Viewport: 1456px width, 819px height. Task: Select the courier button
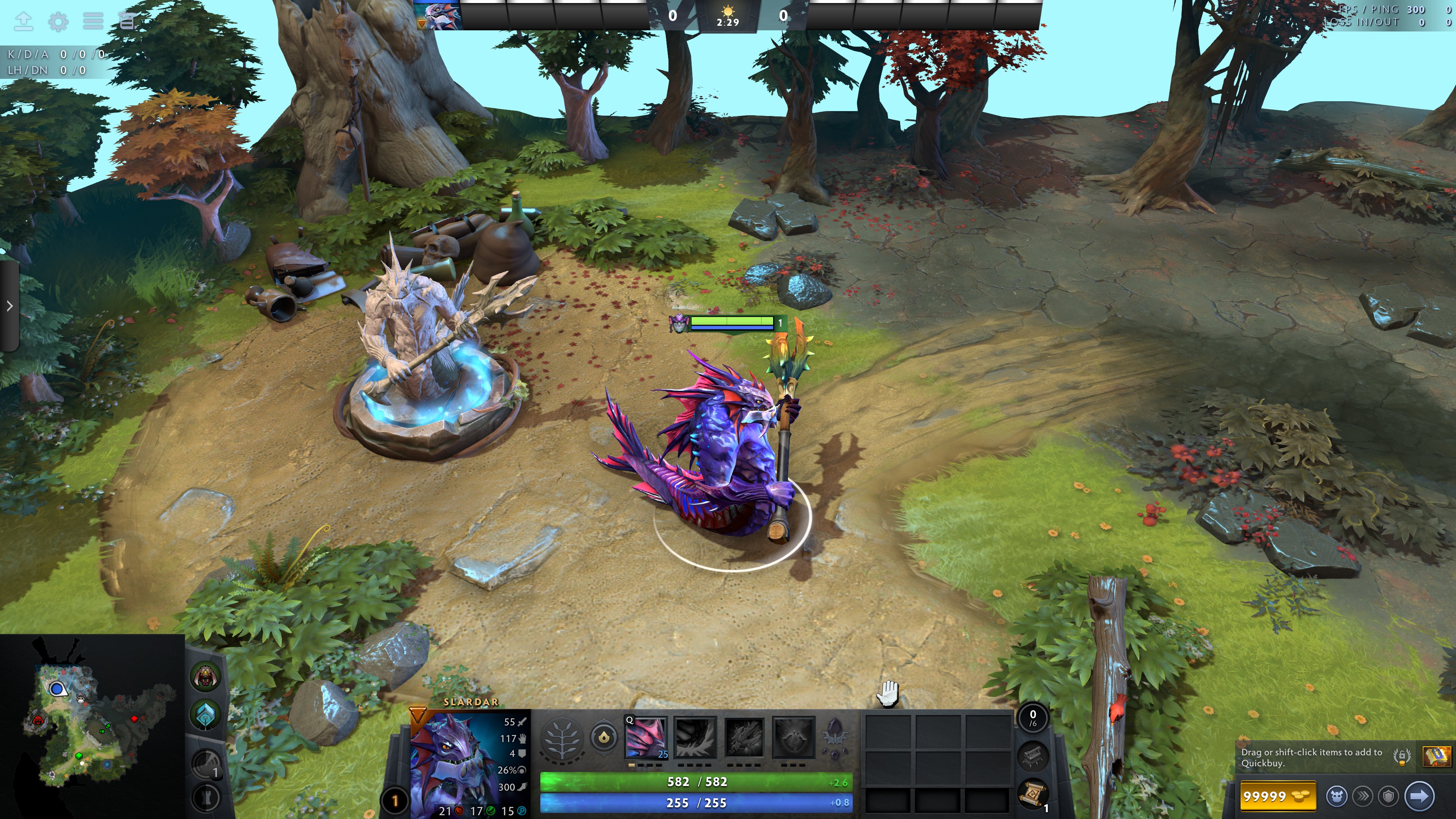(1337, 796)
